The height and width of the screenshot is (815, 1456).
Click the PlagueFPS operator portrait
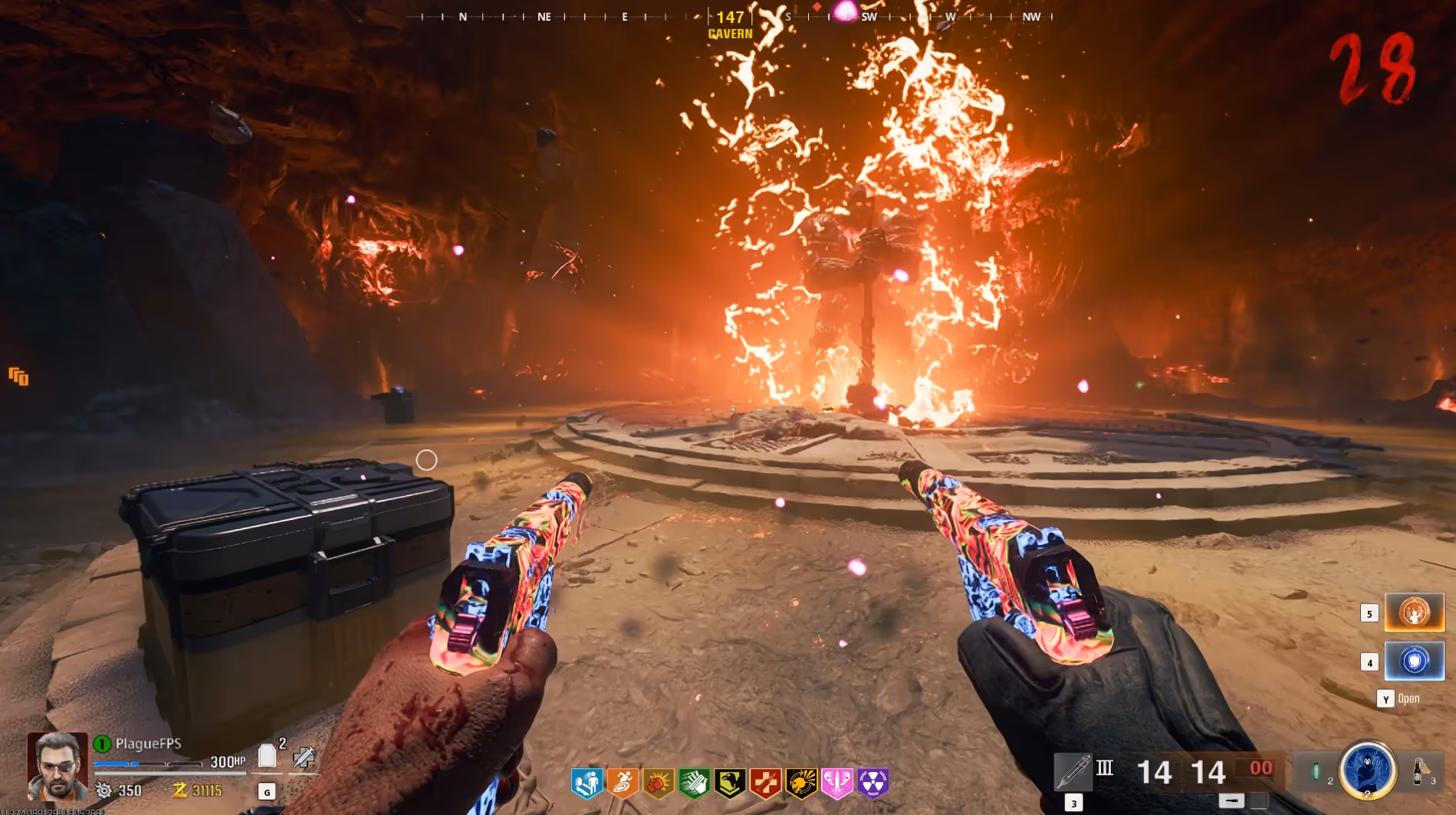57,765
